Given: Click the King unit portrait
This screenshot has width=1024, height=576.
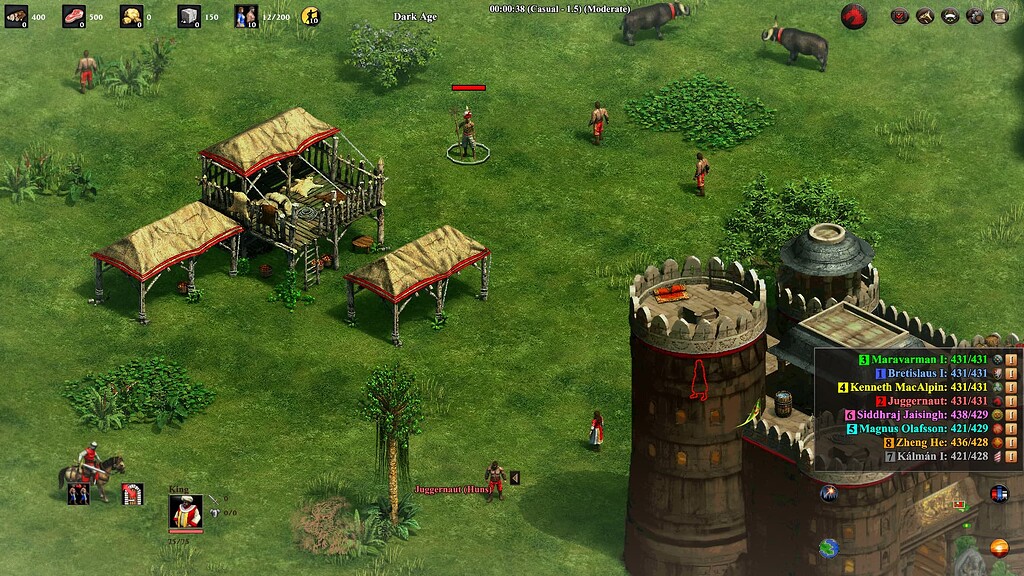Looking at the screenshot, I should pyautogui.click(x=185, y=511).
